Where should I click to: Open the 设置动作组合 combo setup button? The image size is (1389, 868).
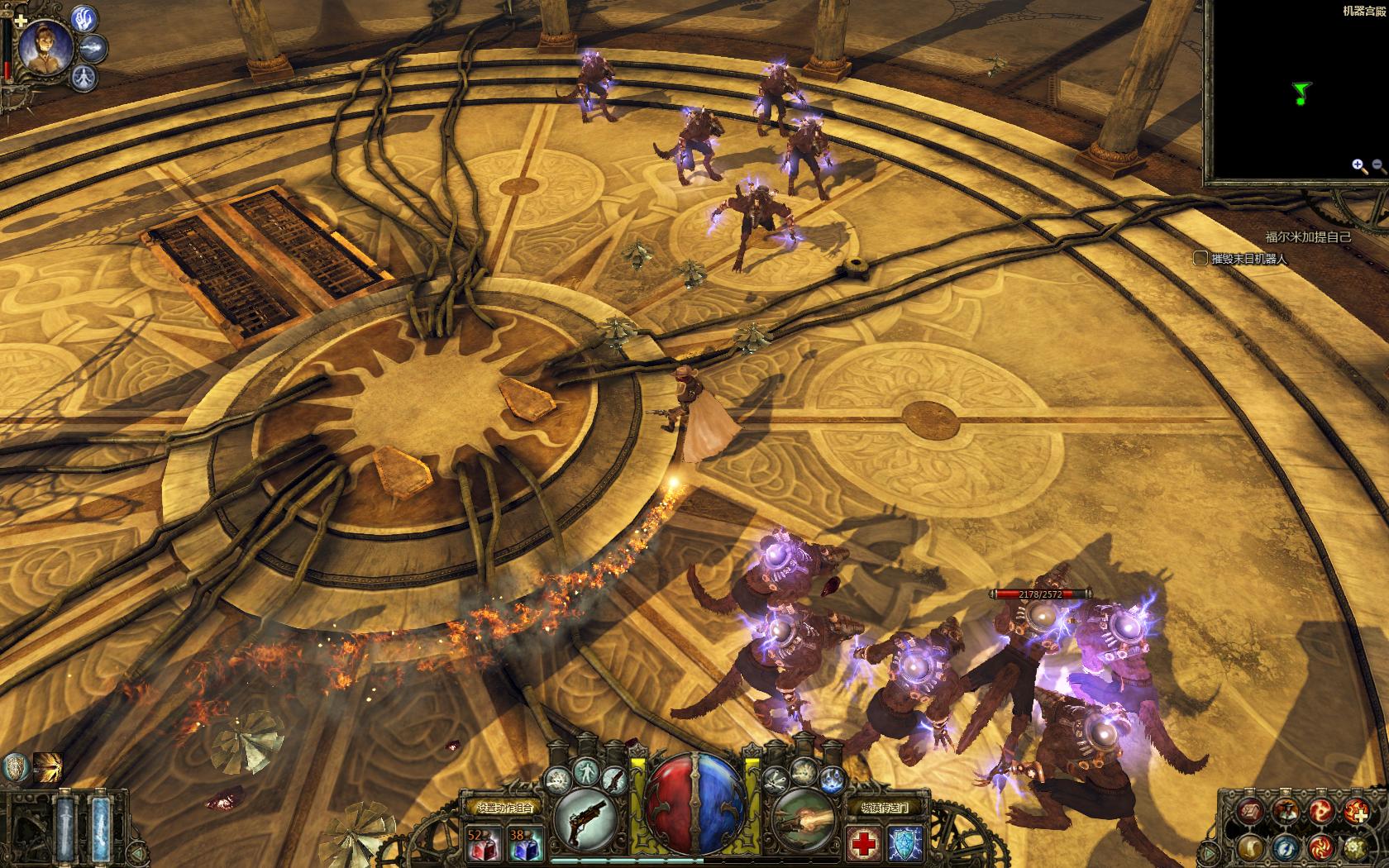499,807
